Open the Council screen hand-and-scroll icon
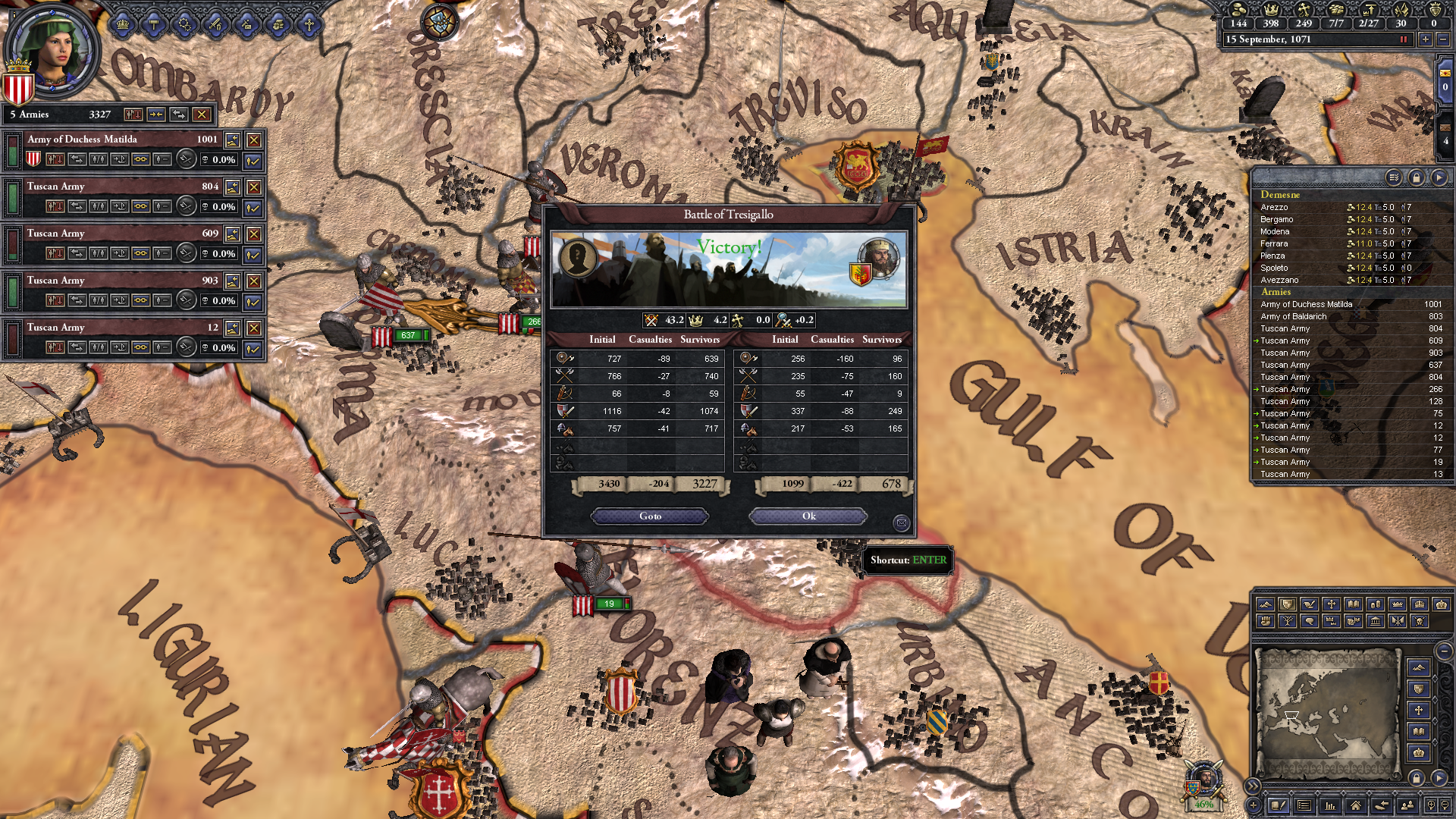This screenshot has width=1456, height=819. tap(278, 25)
